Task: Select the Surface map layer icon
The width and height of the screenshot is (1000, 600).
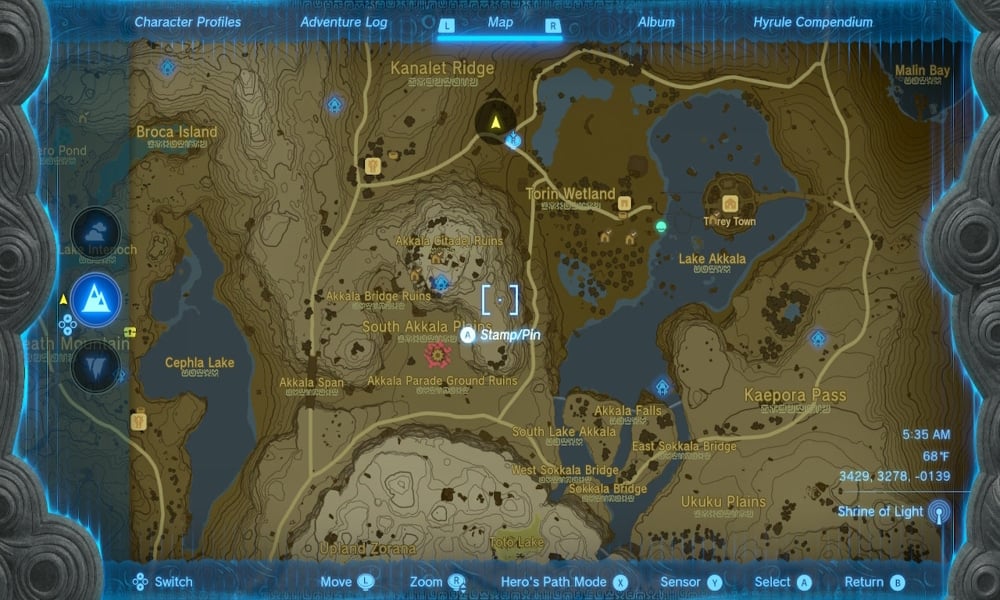Action: pos(96,298)
